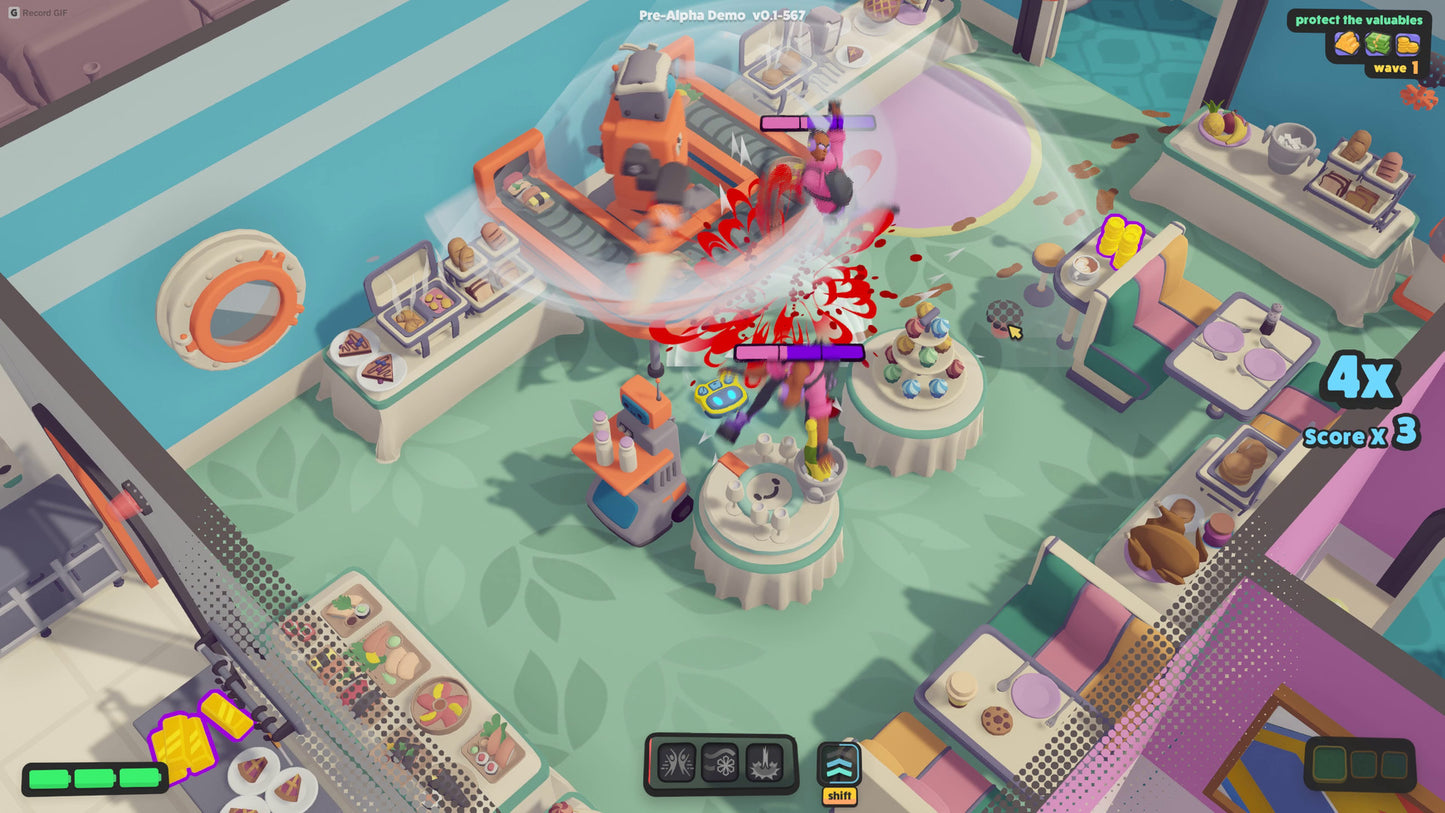Click the shift dash chevron icon
This screenshot has height=813, width=1445.
(837, 765)
